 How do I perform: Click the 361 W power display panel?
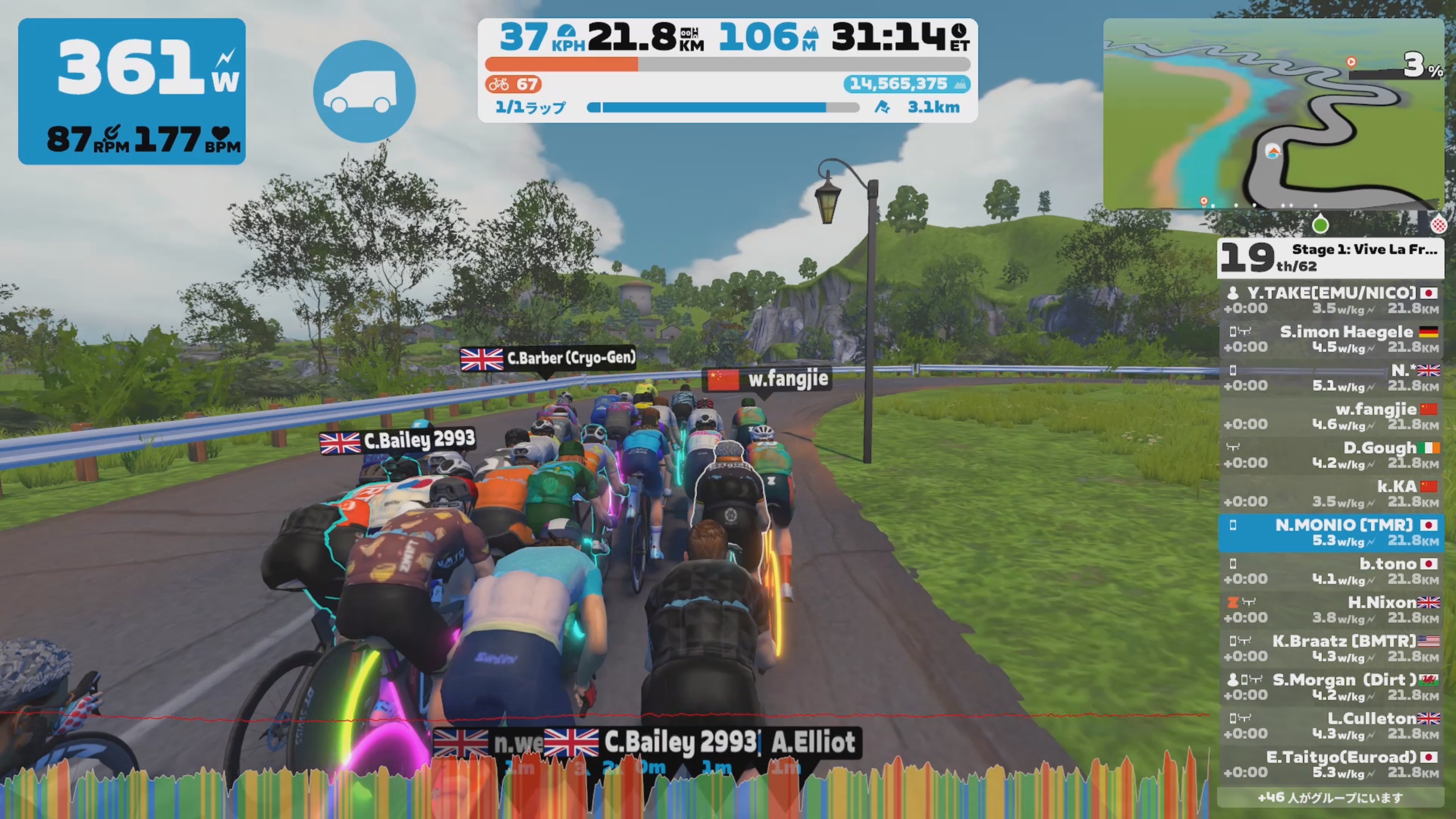point(132,91)
